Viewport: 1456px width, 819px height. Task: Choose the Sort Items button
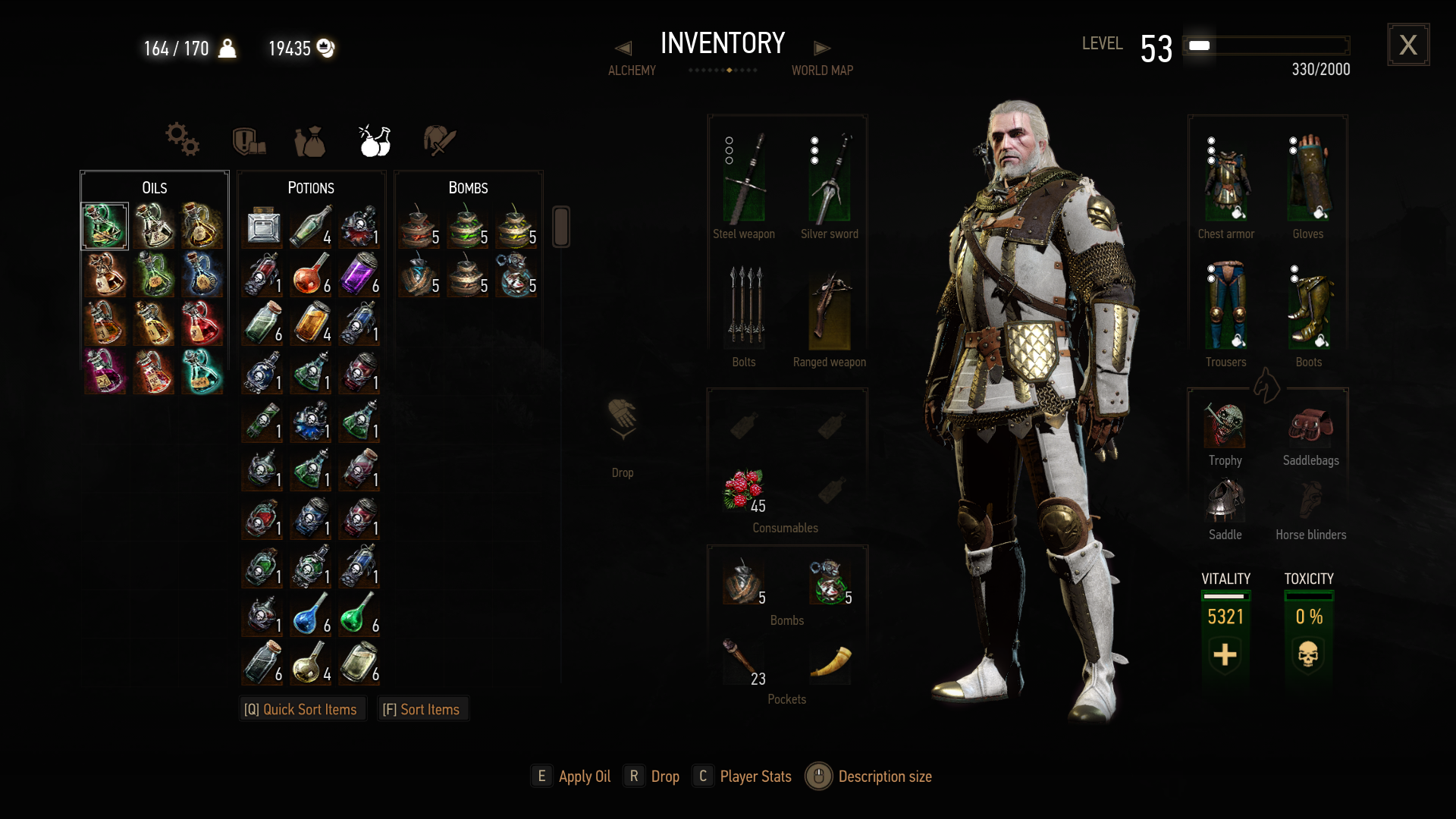422,709
